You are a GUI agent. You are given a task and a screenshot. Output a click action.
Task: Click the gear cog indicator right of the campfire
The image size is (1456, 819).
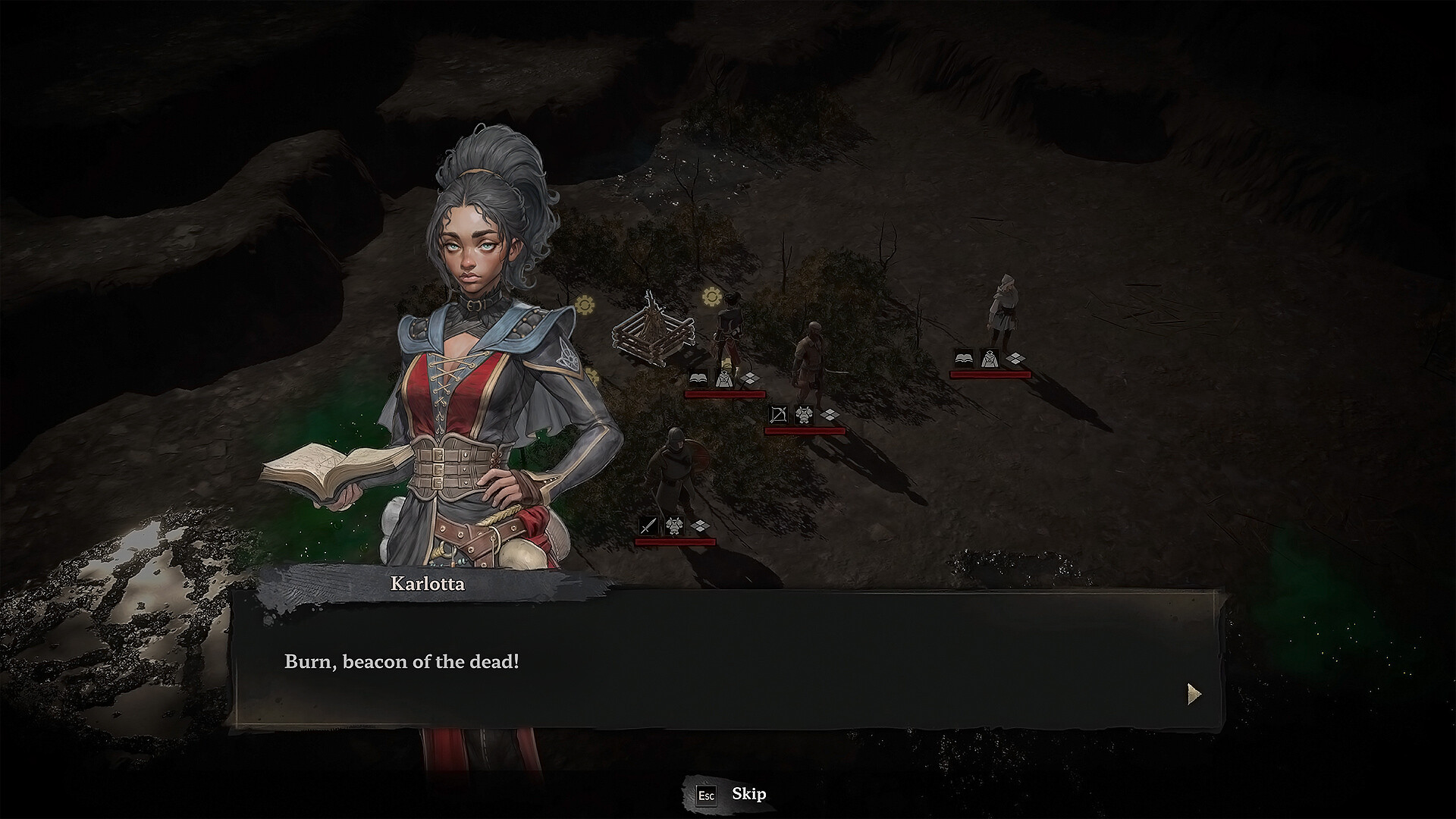711,297
